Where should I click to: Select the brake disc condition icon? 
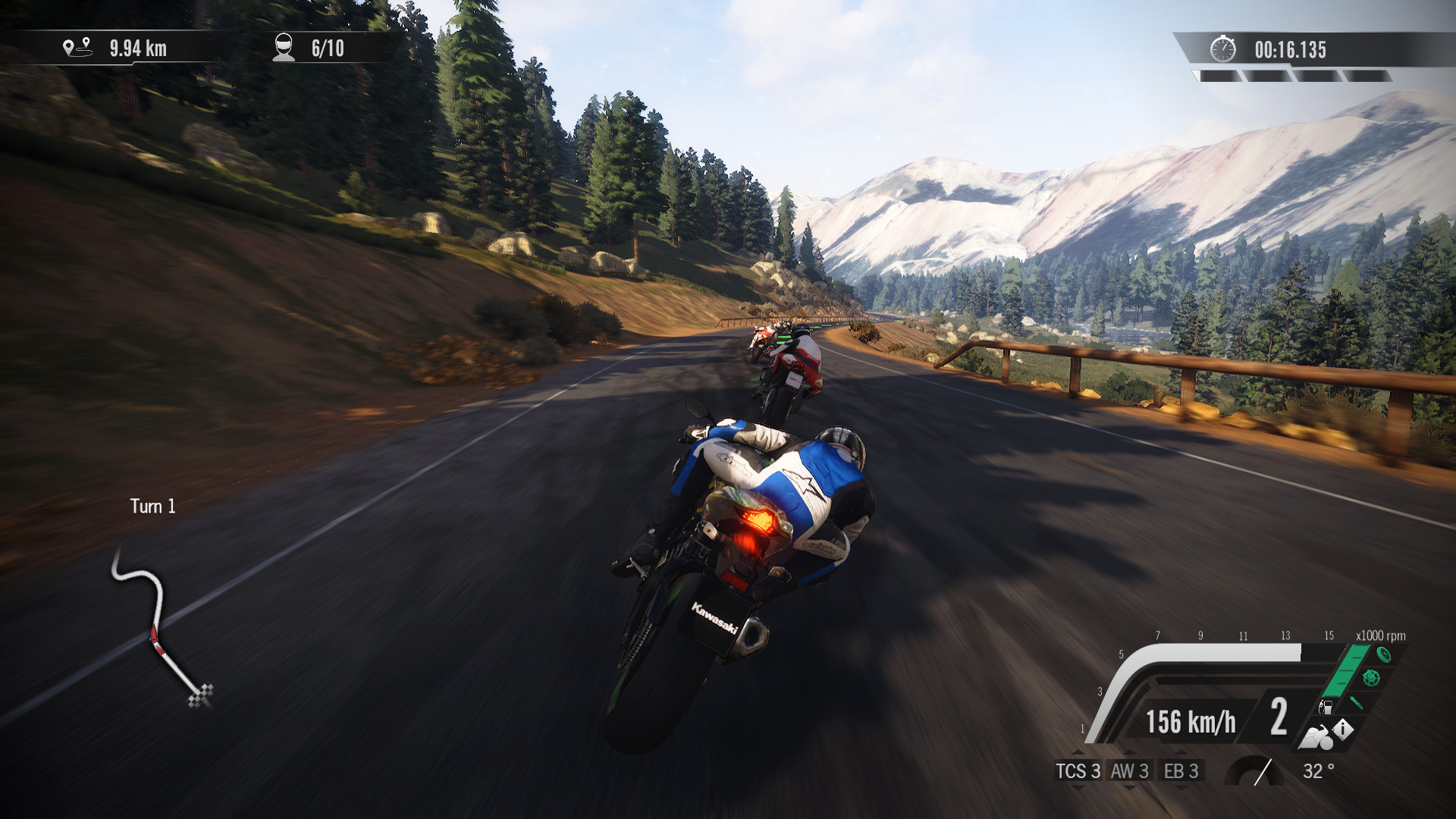tap(1372, 679)
